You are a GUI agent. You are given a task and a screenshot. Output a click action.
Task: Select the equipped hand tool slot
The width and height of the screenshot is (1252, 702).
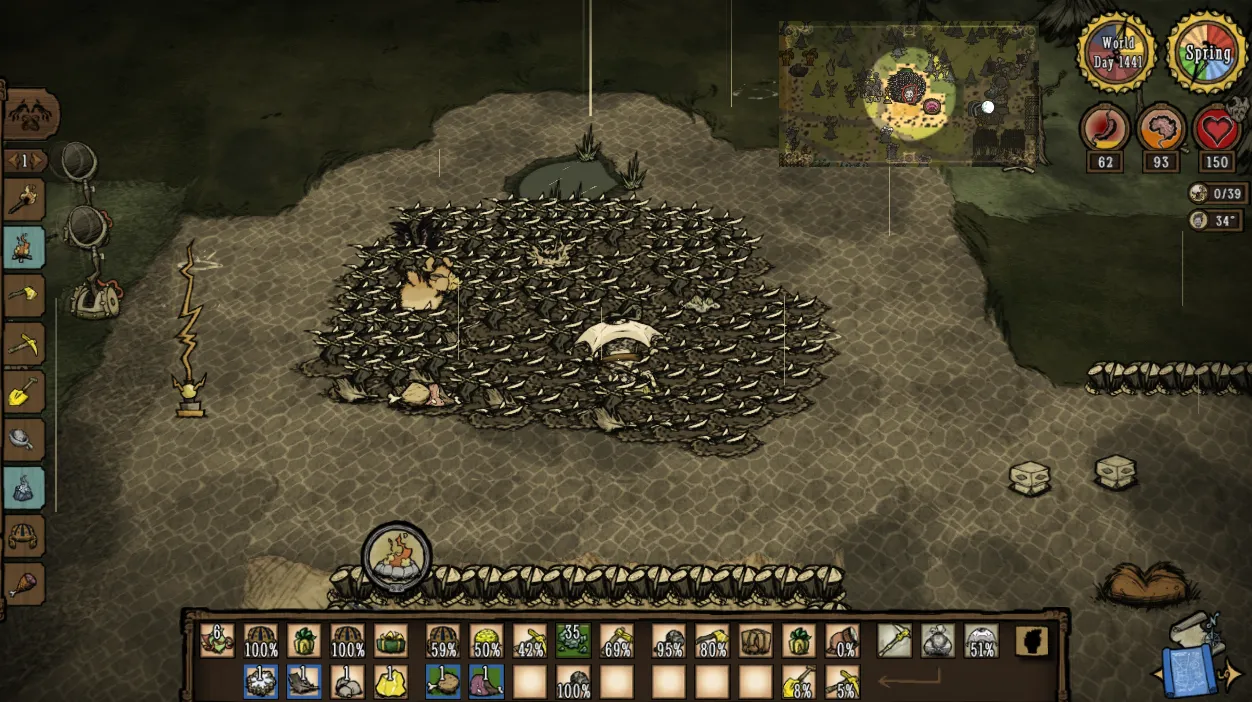tap(895, 641)
